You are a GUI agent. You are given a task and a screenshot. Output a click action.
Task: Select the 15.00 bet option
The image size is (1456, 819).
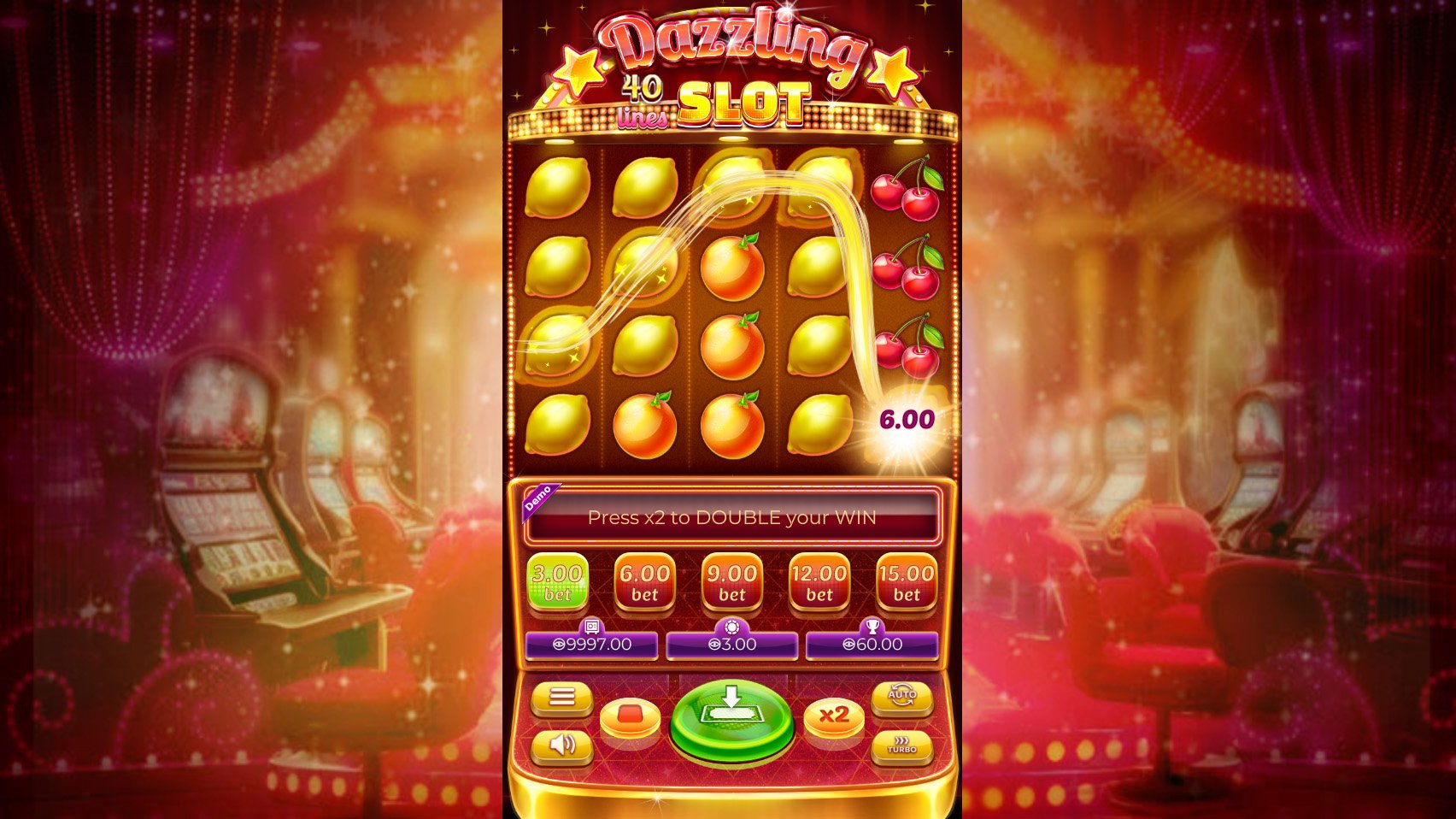(907, 581)
